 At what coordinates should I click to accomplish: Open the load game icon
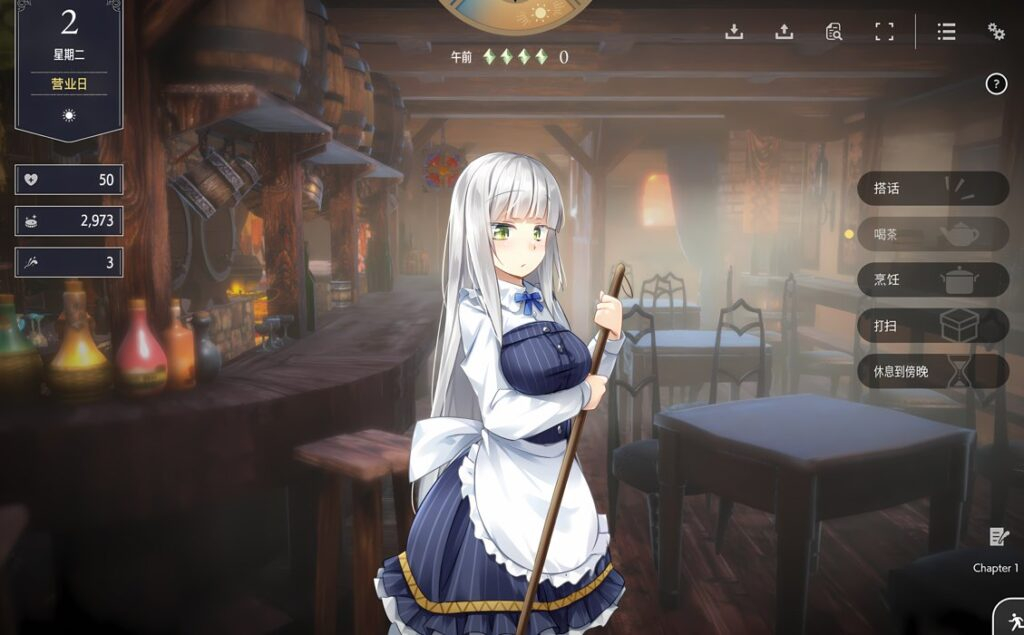pyautogui.click(x=784, y=31)
